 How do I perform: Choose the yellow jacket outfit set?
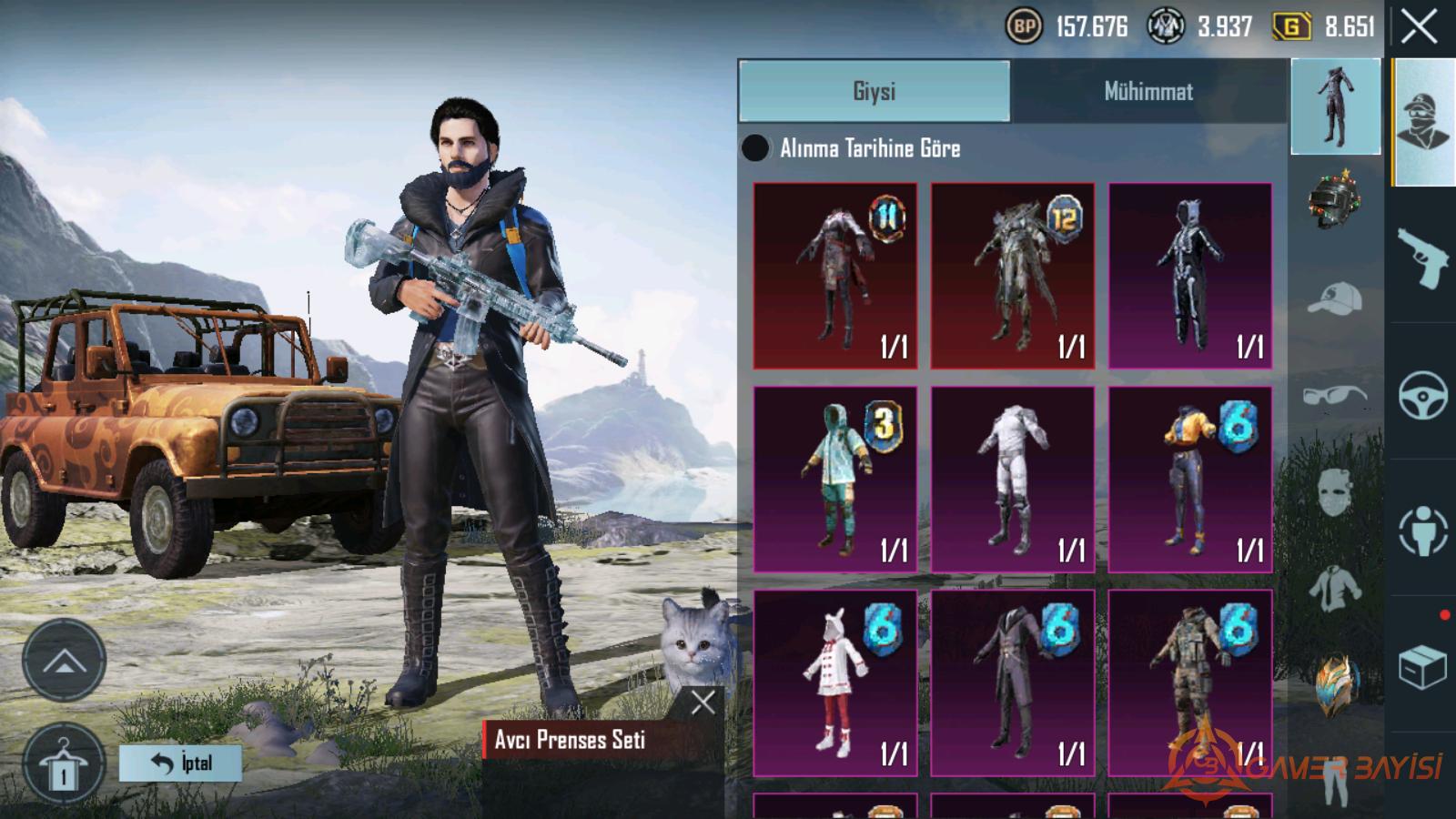click(x=1189, y=479)
